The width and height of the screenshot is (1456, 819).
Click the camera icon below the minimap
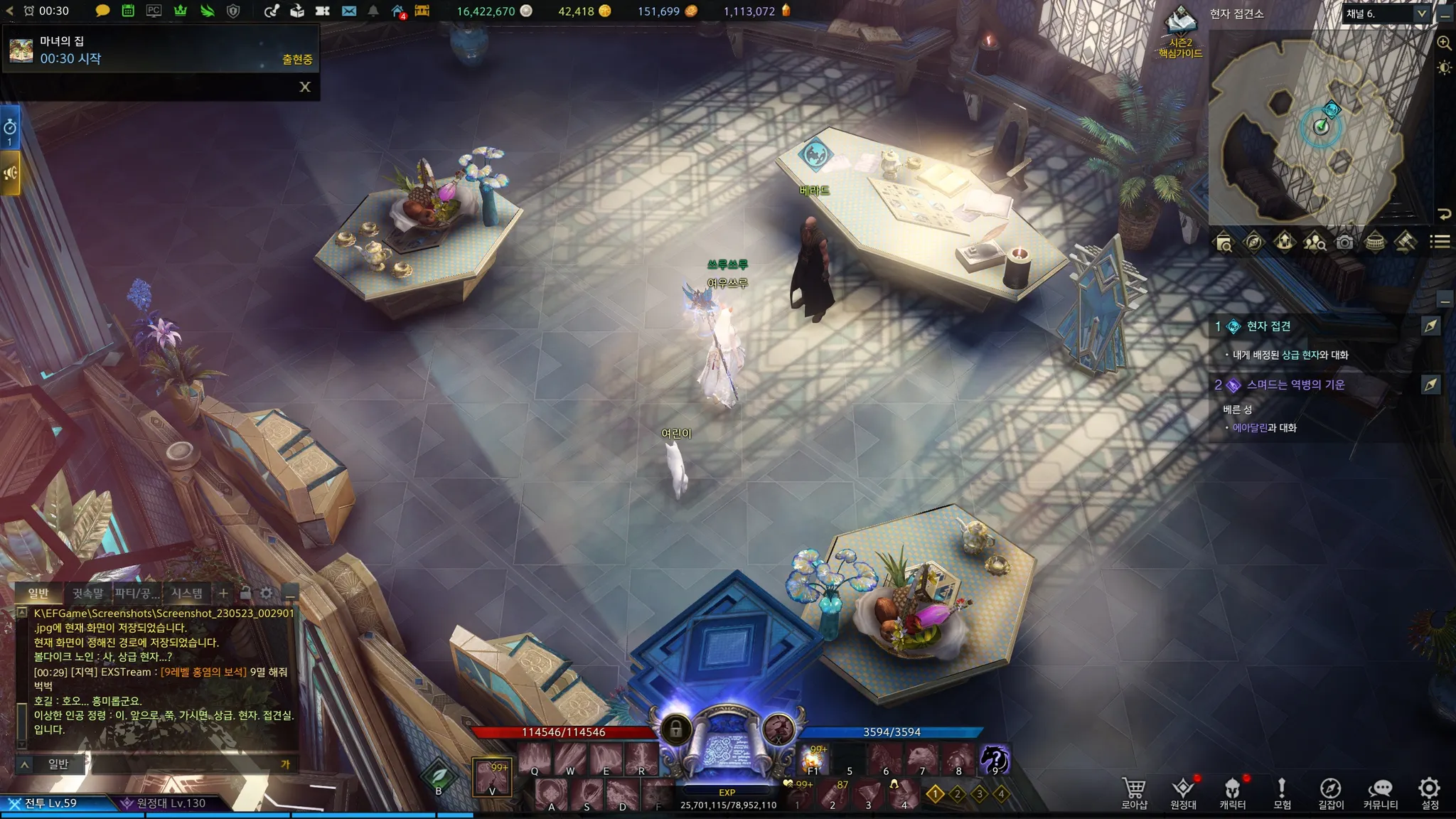tap(1344, 242)
